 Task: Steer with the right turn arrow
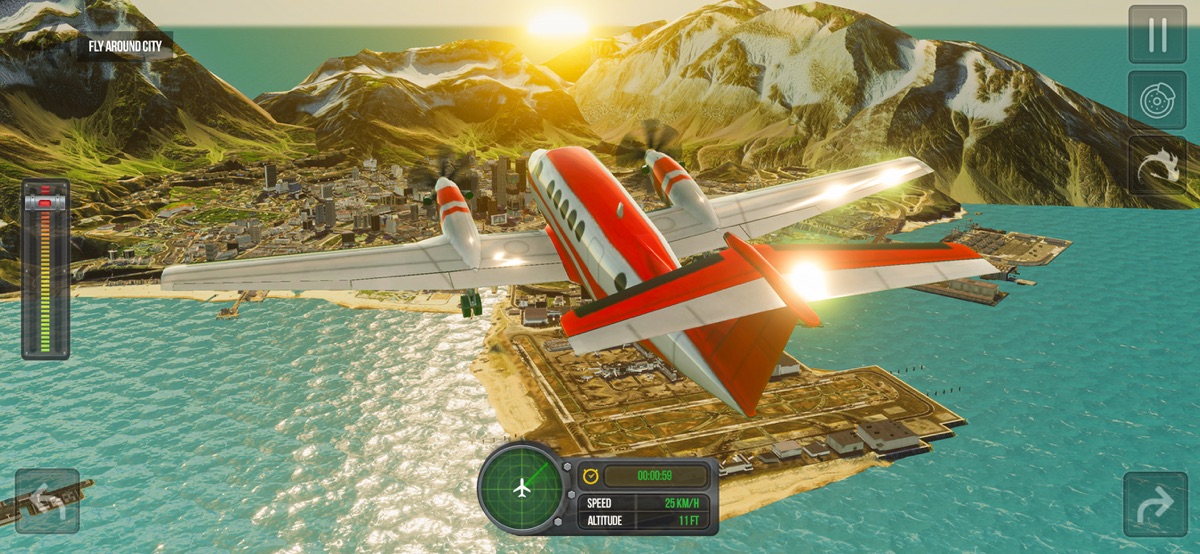[x=1155, y=504]
